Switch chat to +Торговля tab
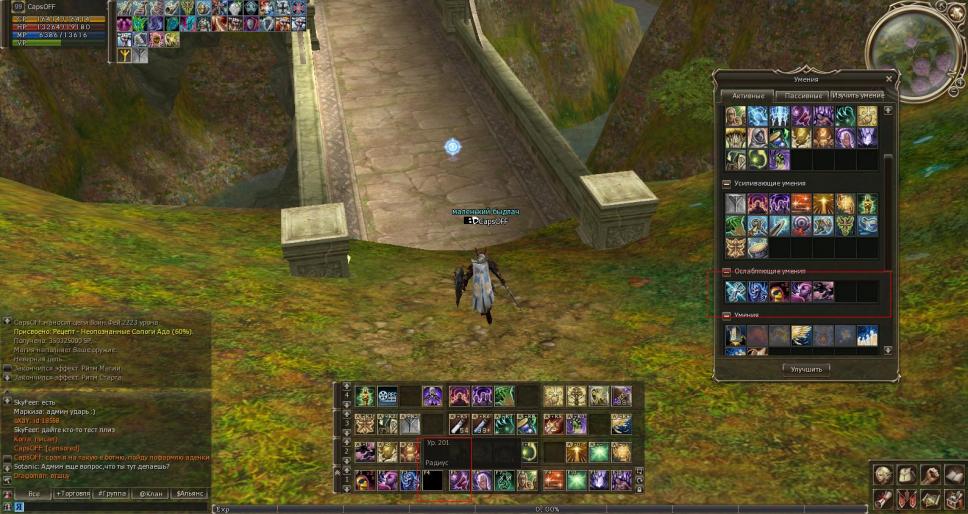The width and height of the screenshot is (968, 514). [73, 494]
